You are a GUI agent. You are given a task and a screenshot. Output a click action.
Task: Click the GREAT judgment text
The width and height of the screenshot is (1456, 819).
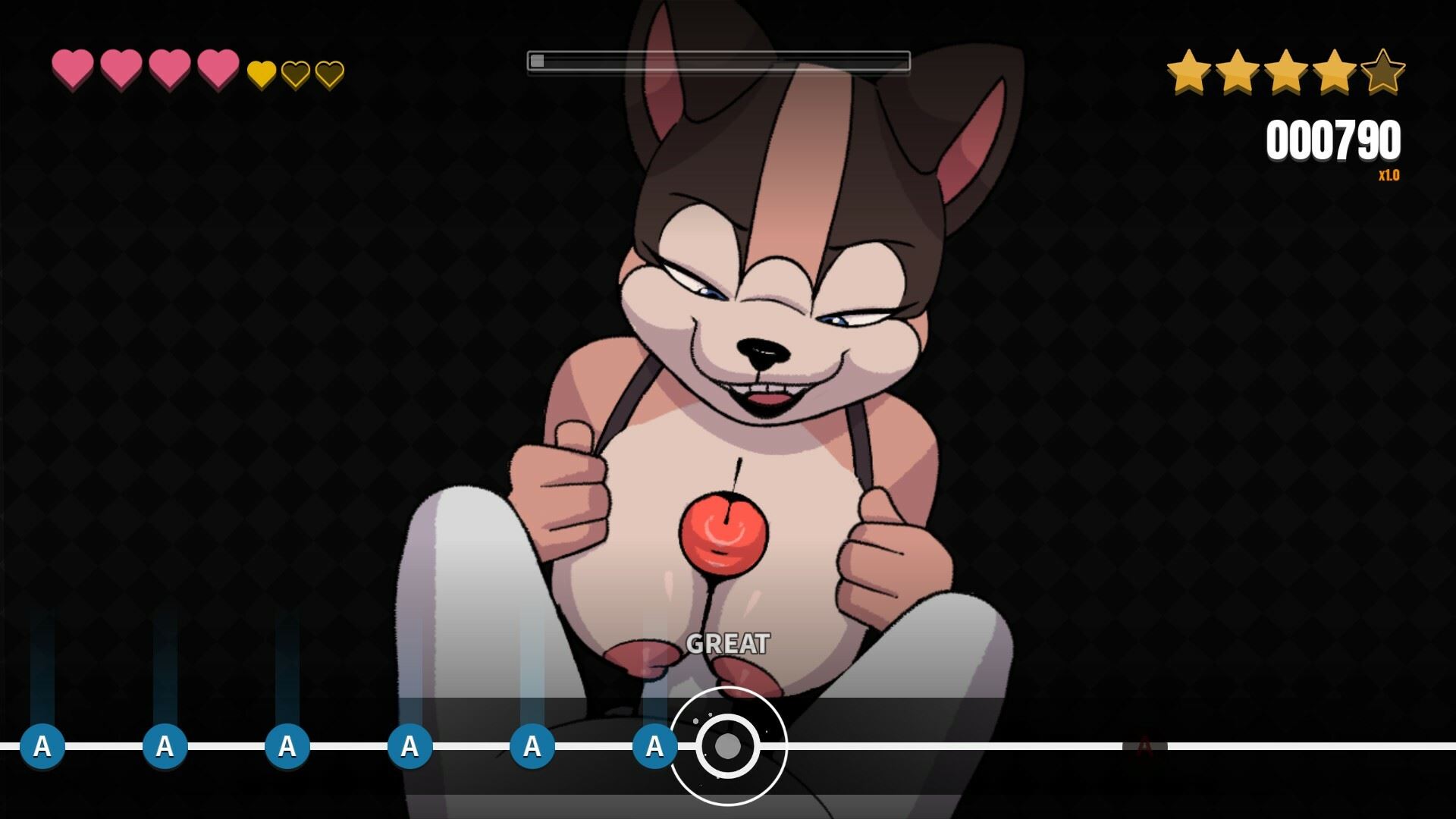tap(727, 645)
